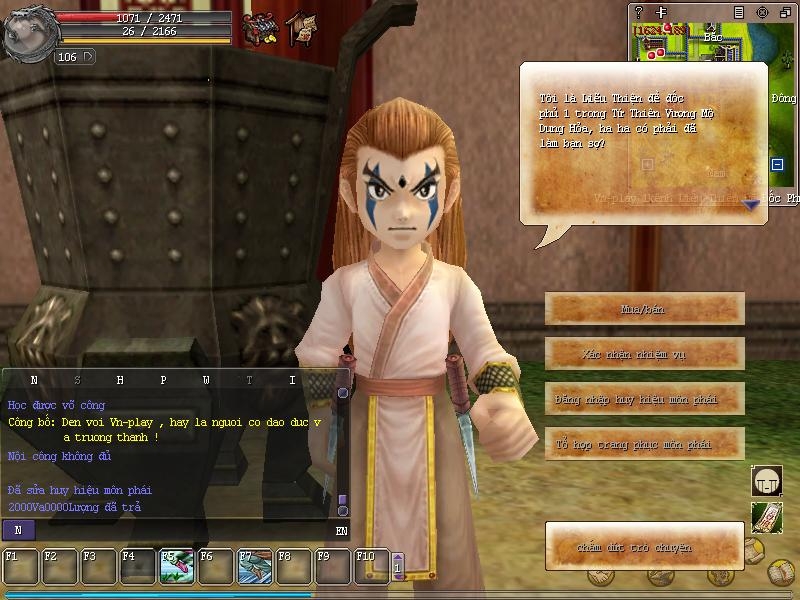This screenshot has height=600, width=800.
Task: Select Tổ hợp trang phục môn phái
Action: coord(645,443)
